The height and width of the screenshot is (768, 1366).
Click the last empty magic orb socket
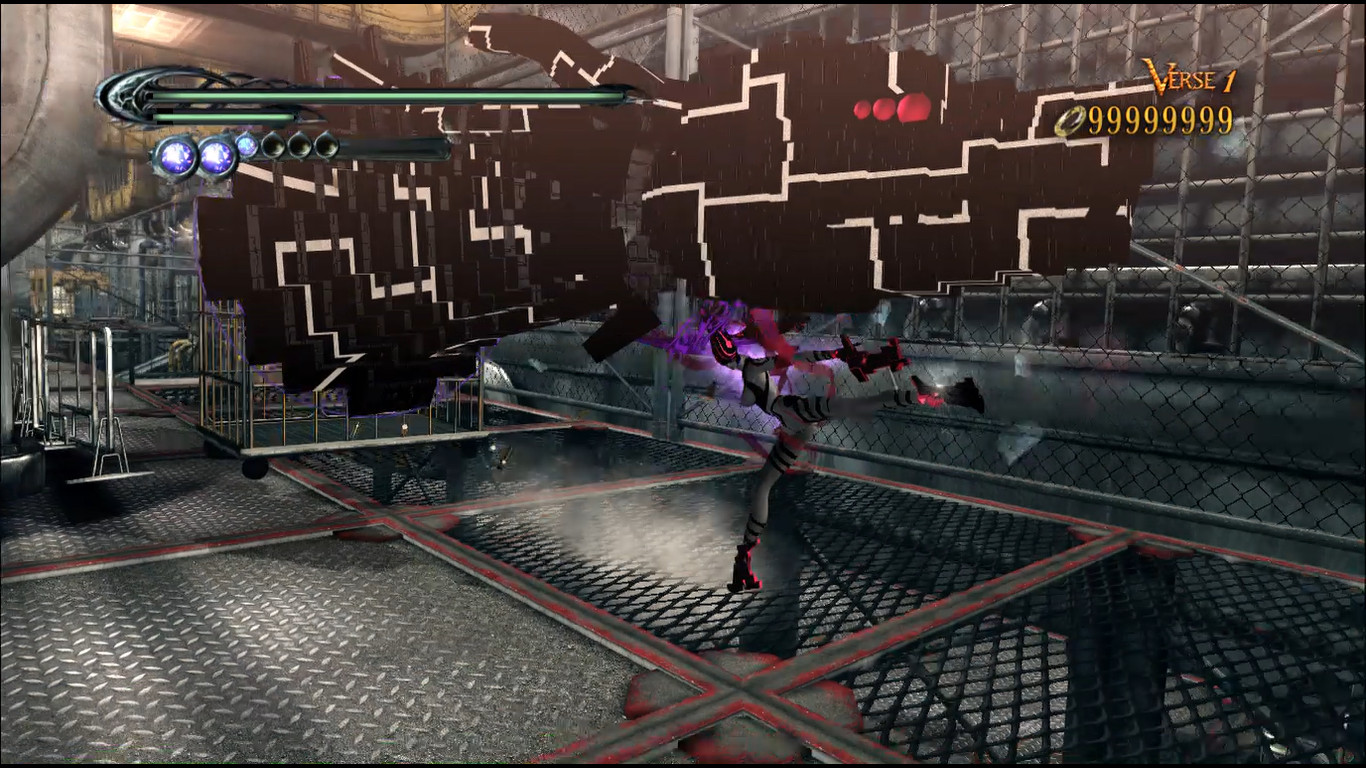point(326,145)
